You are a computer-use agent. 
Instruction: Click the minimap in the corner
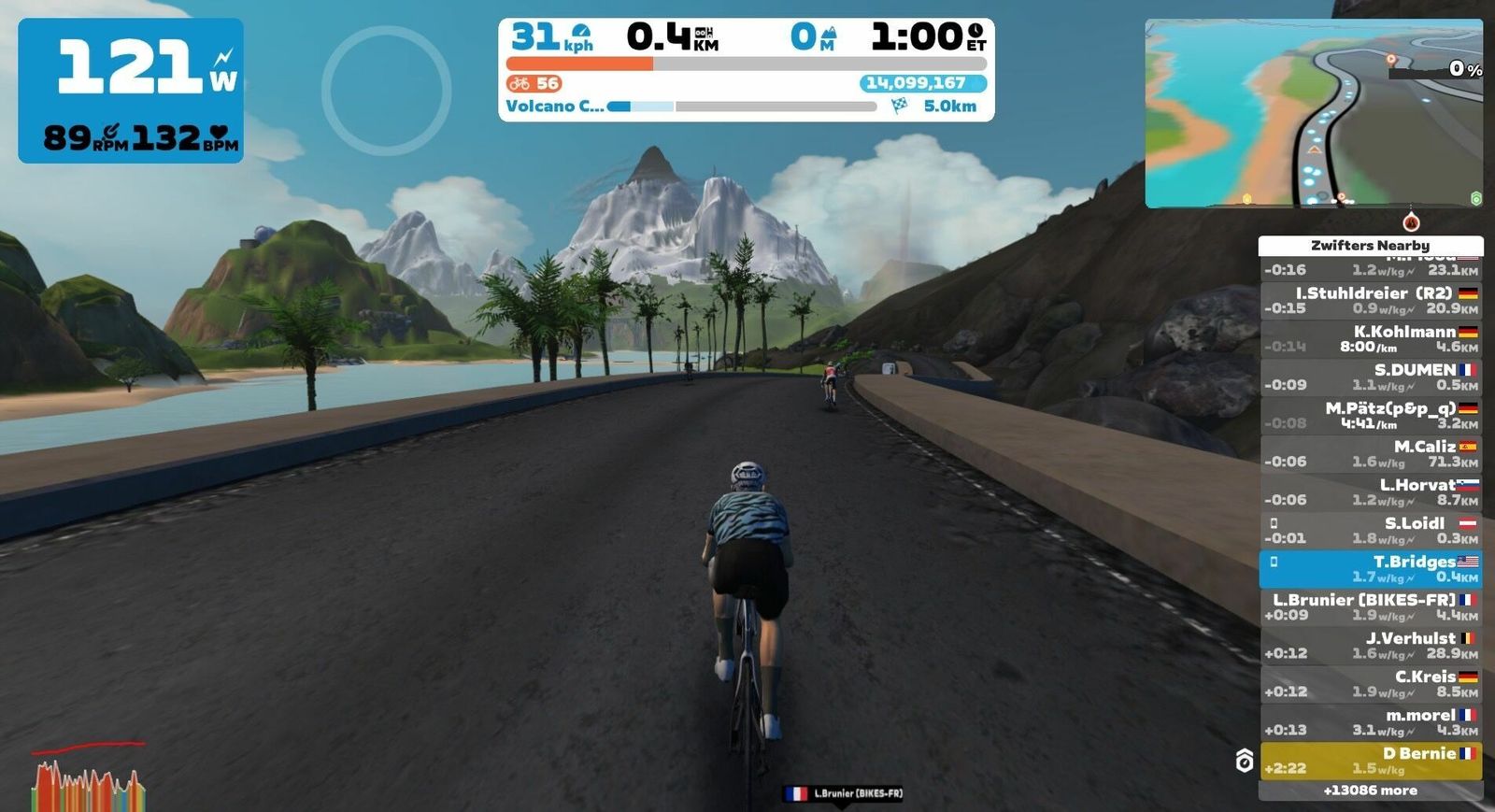point(1313,113)
